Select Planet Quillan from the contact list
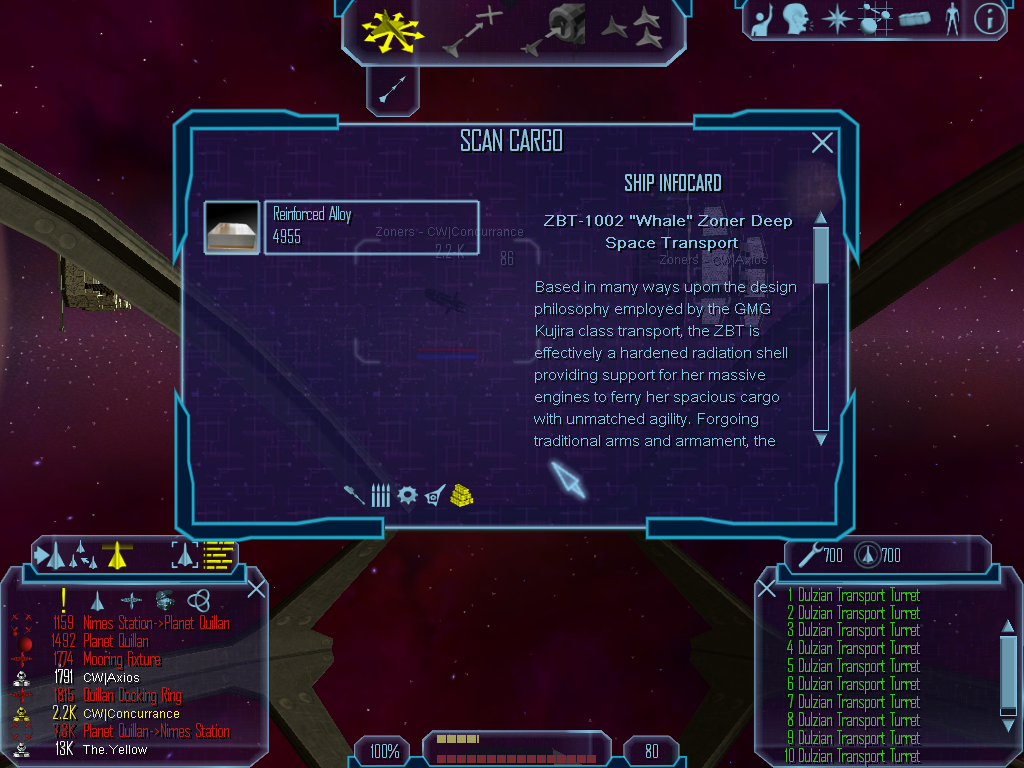This screenshot has width=1024, height=768. (115, 641)
